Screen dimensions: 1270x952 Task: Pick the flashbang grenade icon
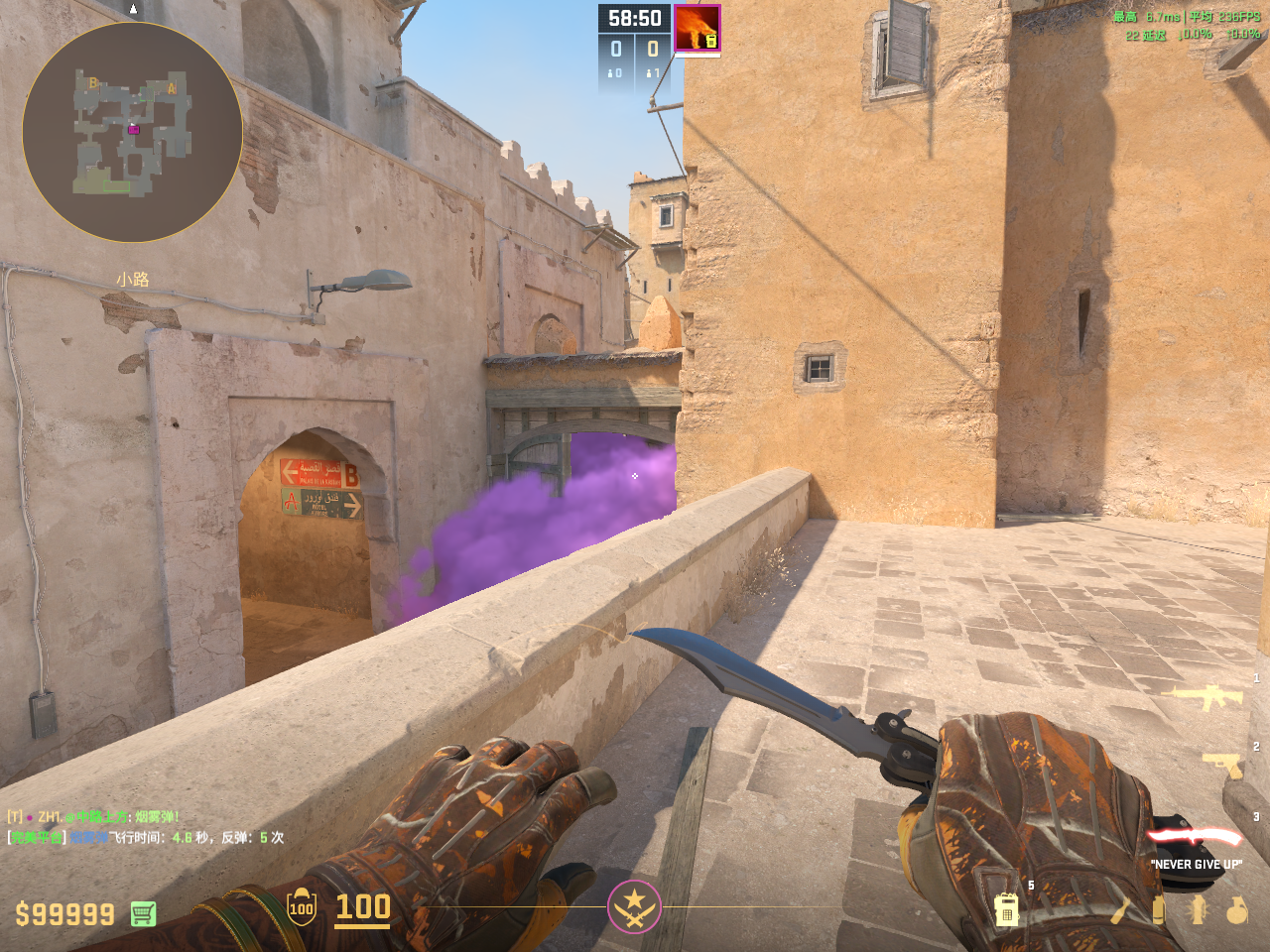coord(1198,909)
